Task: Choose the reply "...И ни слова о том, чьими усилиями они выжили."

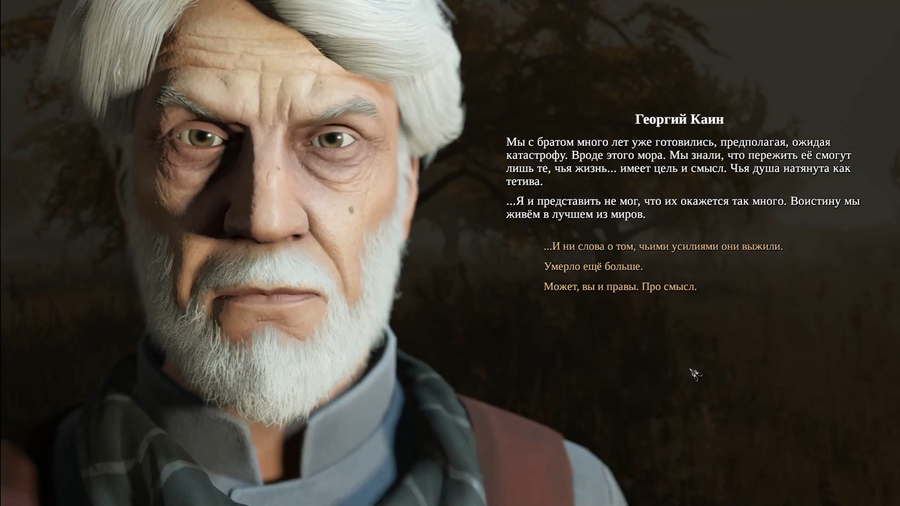Action: click(663, 246)
